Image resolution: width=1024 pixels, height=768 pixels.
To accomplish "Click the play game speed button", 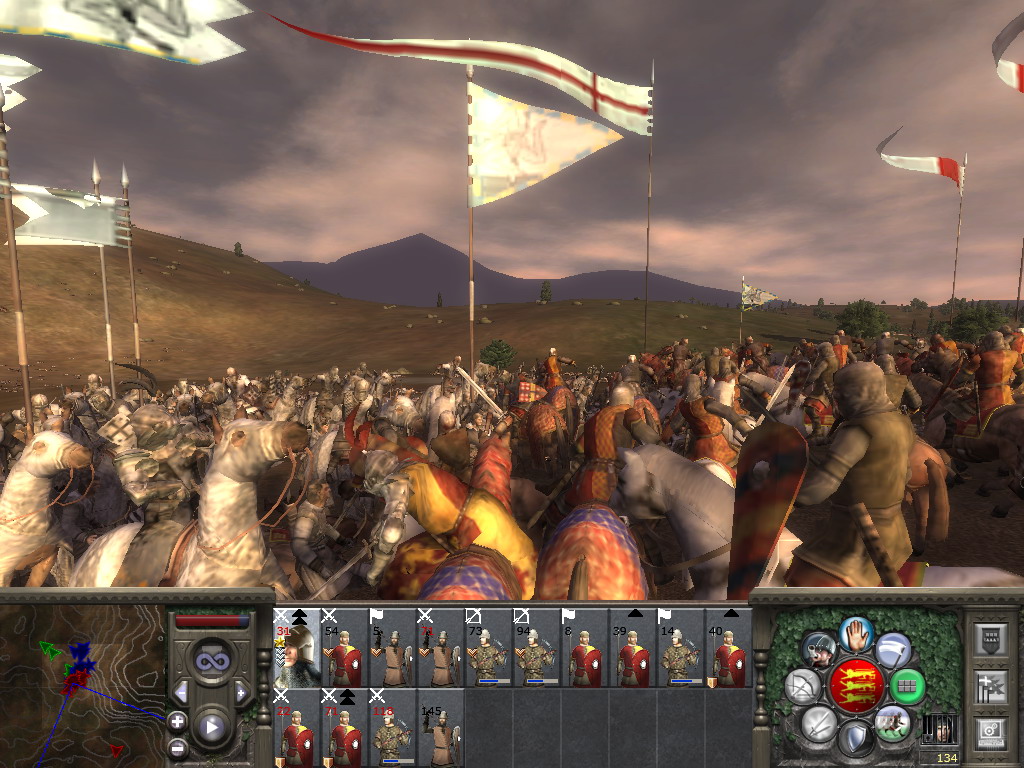I will (211, 727).
